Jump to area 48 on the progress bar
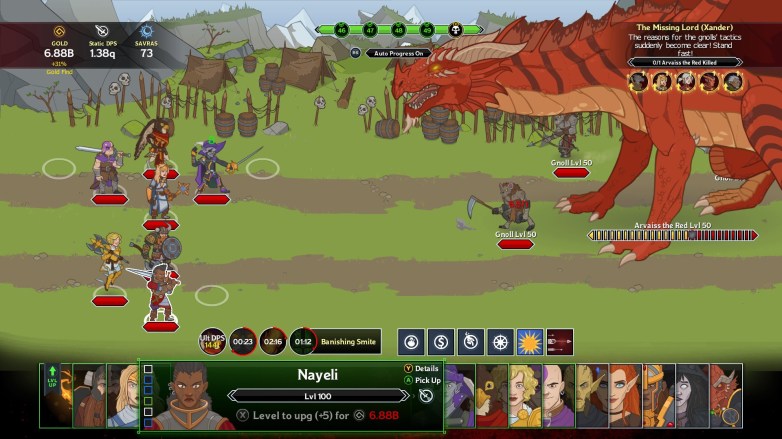The height and width of the screenshot is (439, 782). point(398,31)
